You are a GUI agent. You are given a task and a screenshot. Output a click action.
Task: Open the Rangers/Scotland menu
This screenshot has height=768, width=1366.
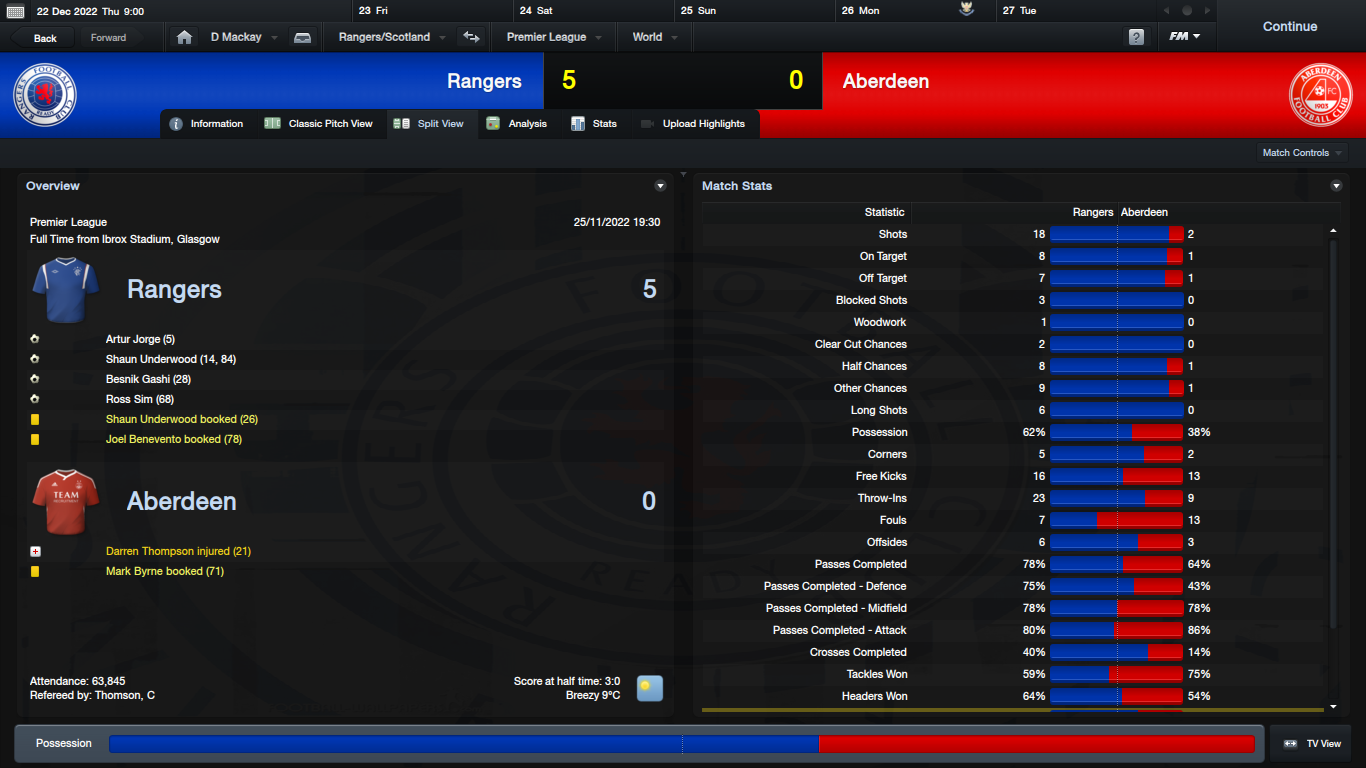coord(392,37)
